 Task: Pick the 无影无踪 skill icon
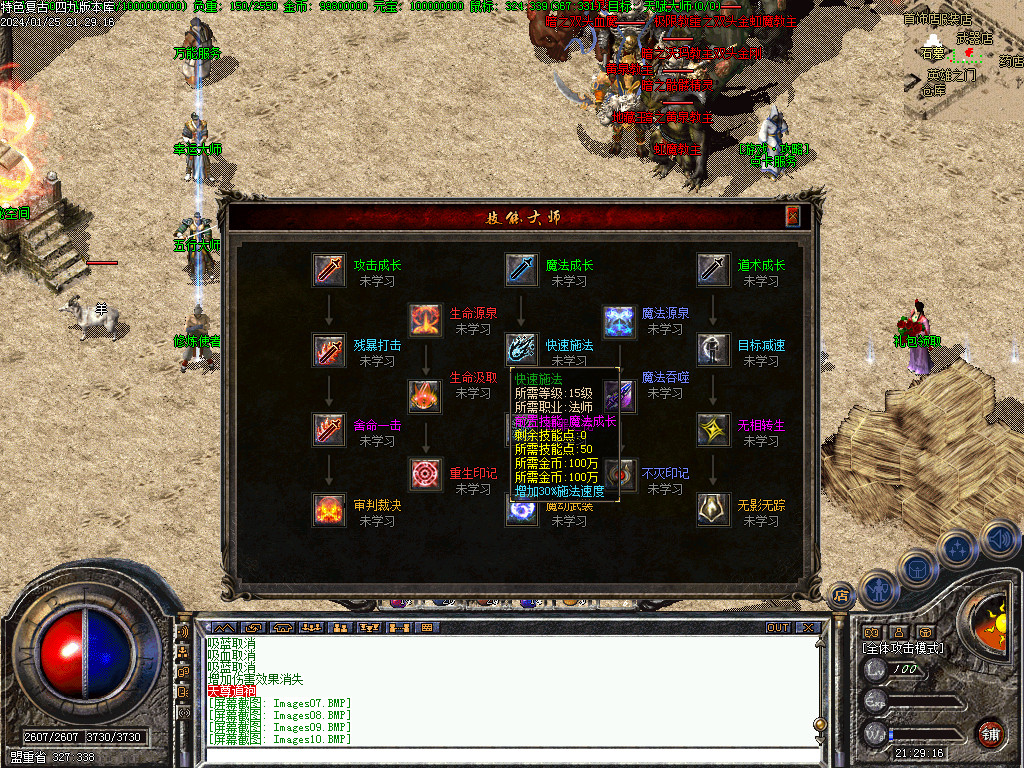(x=713, y=510)
